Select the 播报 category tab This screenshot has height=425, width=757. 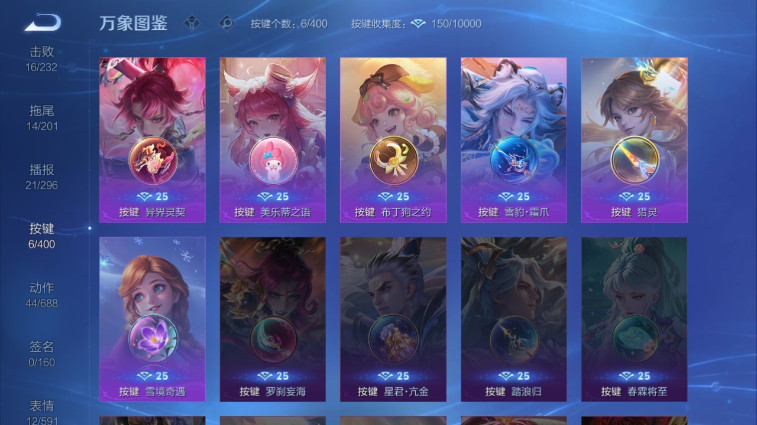[x=42, y=176]
